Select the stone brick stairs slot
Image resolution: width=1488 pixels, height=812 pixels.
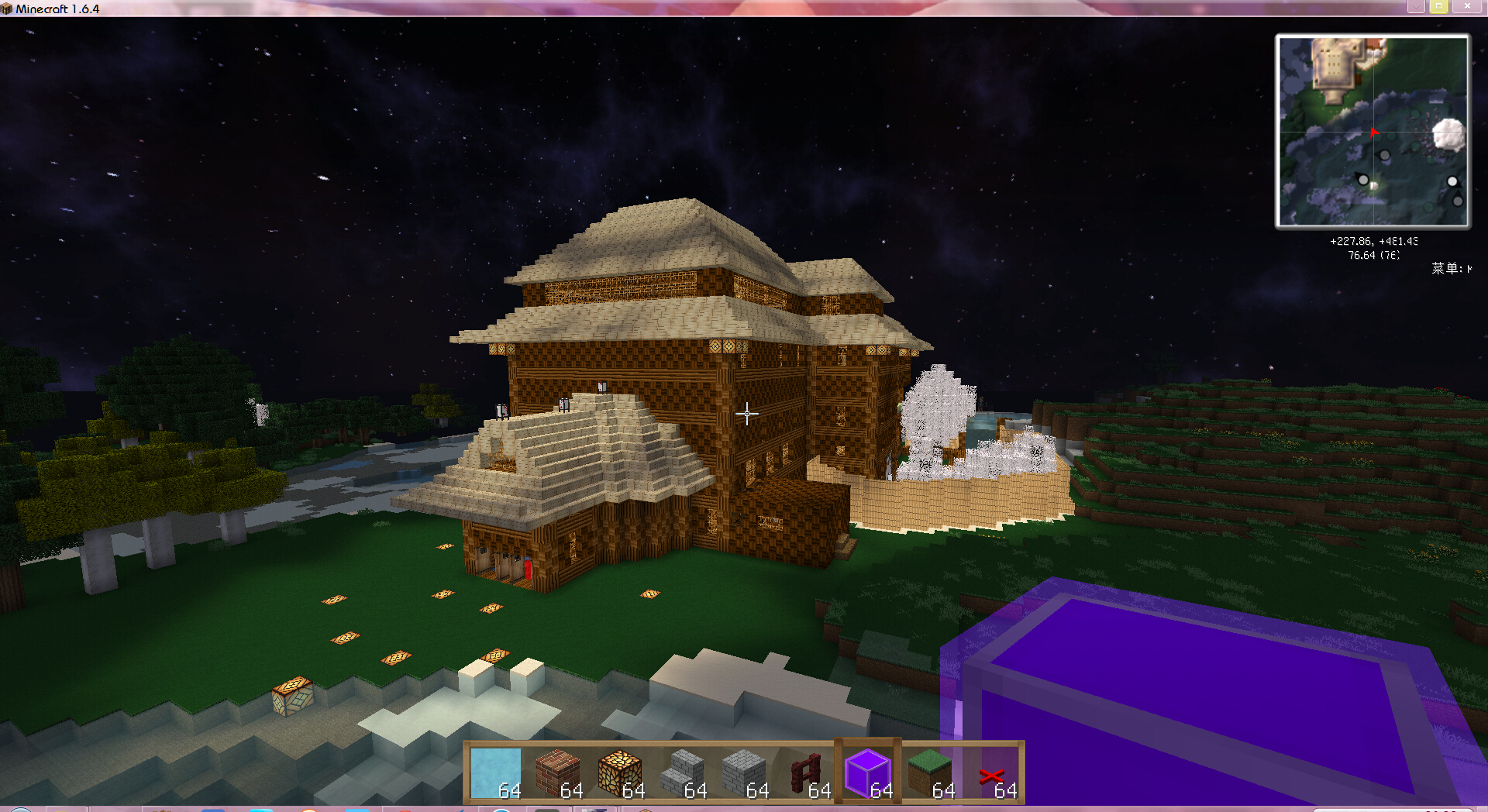tap(682, 772)
